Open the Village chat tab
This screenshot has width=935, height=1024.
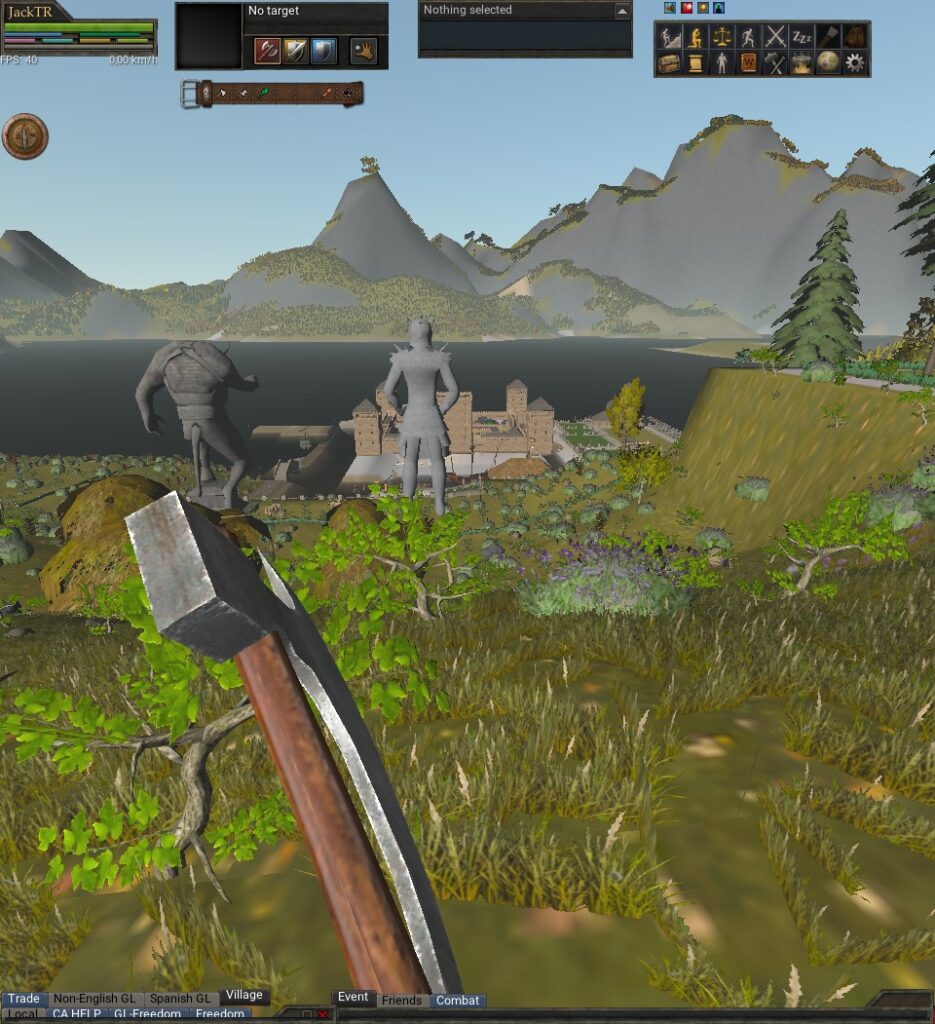pos(244,996)
